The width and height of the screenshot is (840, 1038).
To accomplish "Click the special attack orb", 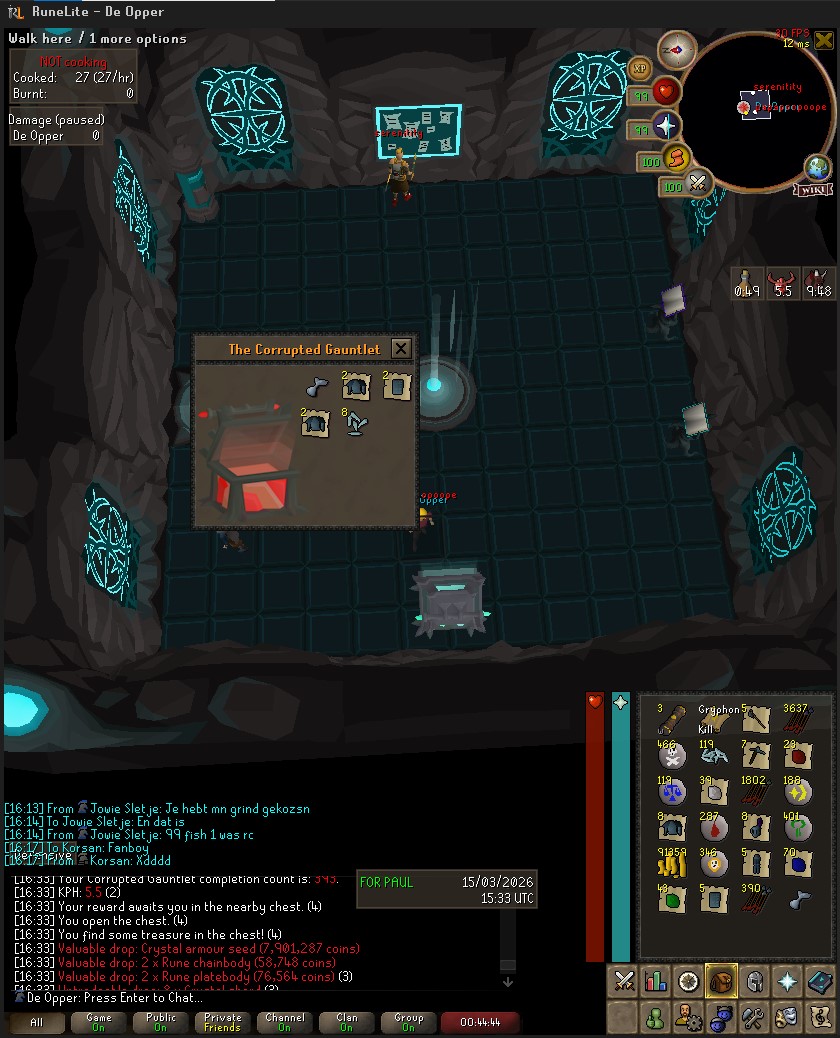I will (697, 183).
